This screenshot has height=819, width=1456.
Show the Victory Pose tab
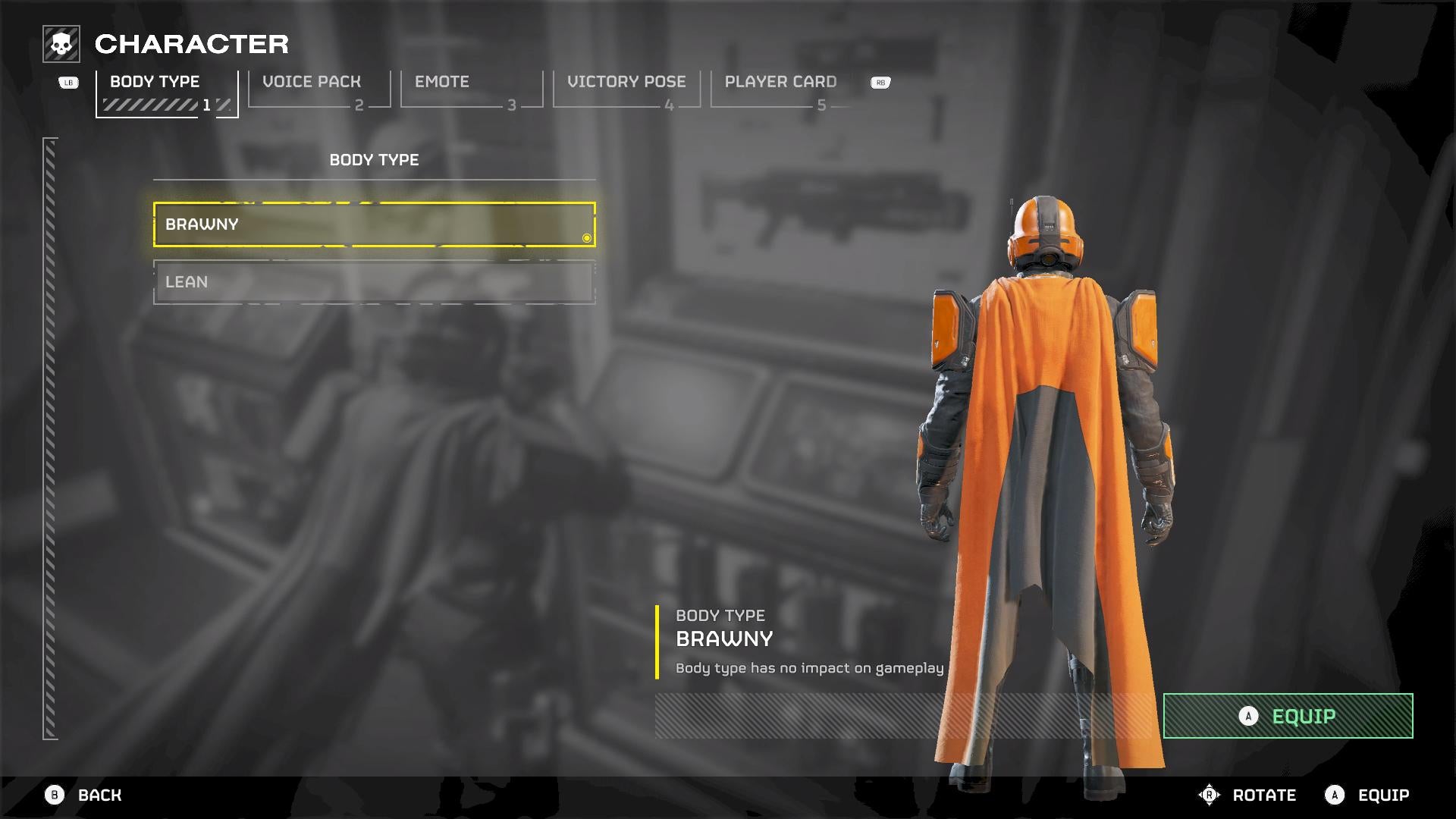click(x=626, y=91)
